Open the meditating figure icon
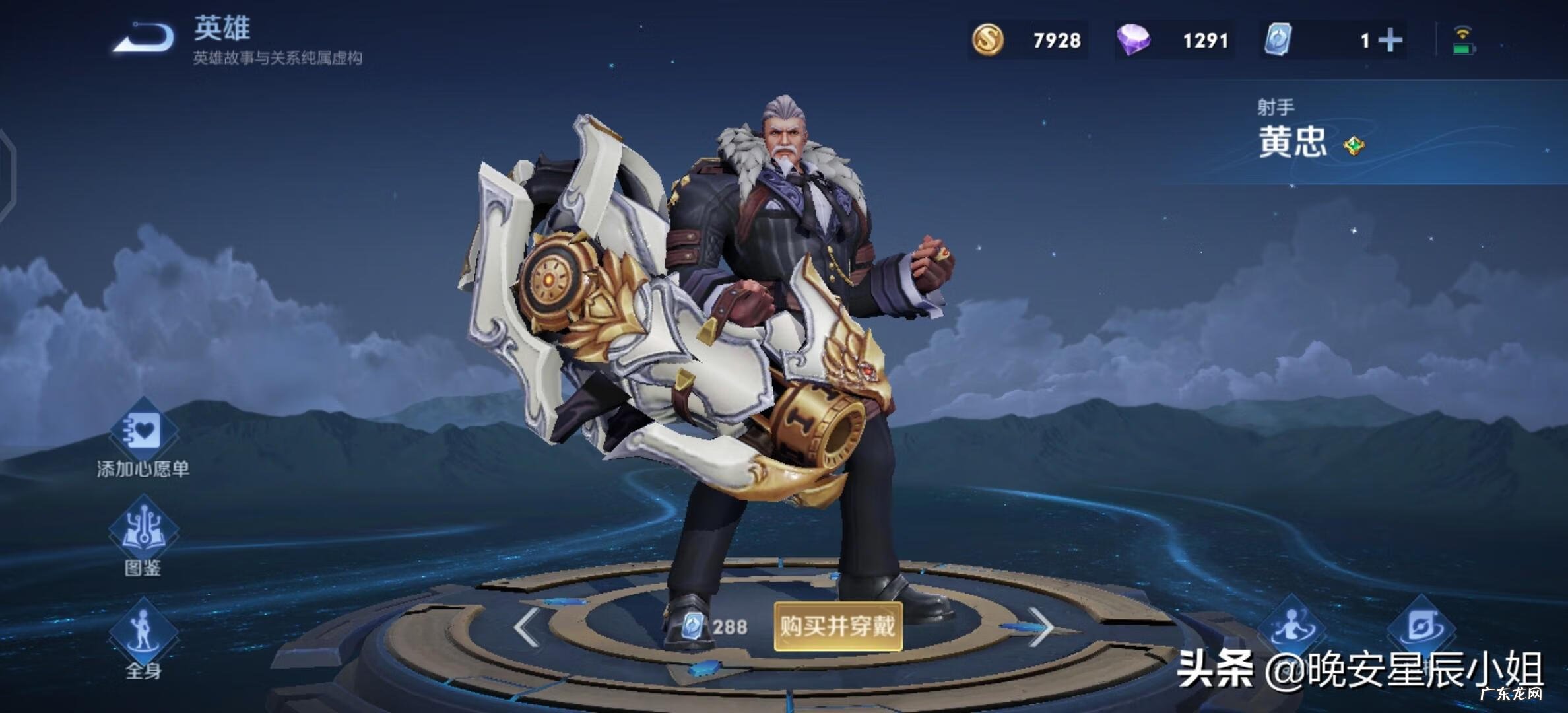The height and width of the screenshot is (713, 1568). 1291,626
